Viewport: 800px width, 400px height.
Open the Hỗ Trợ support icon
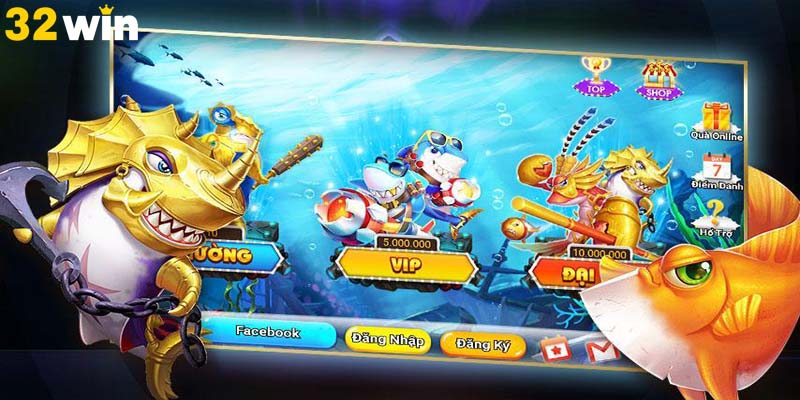pyautogui.click(x=714, y=214)
